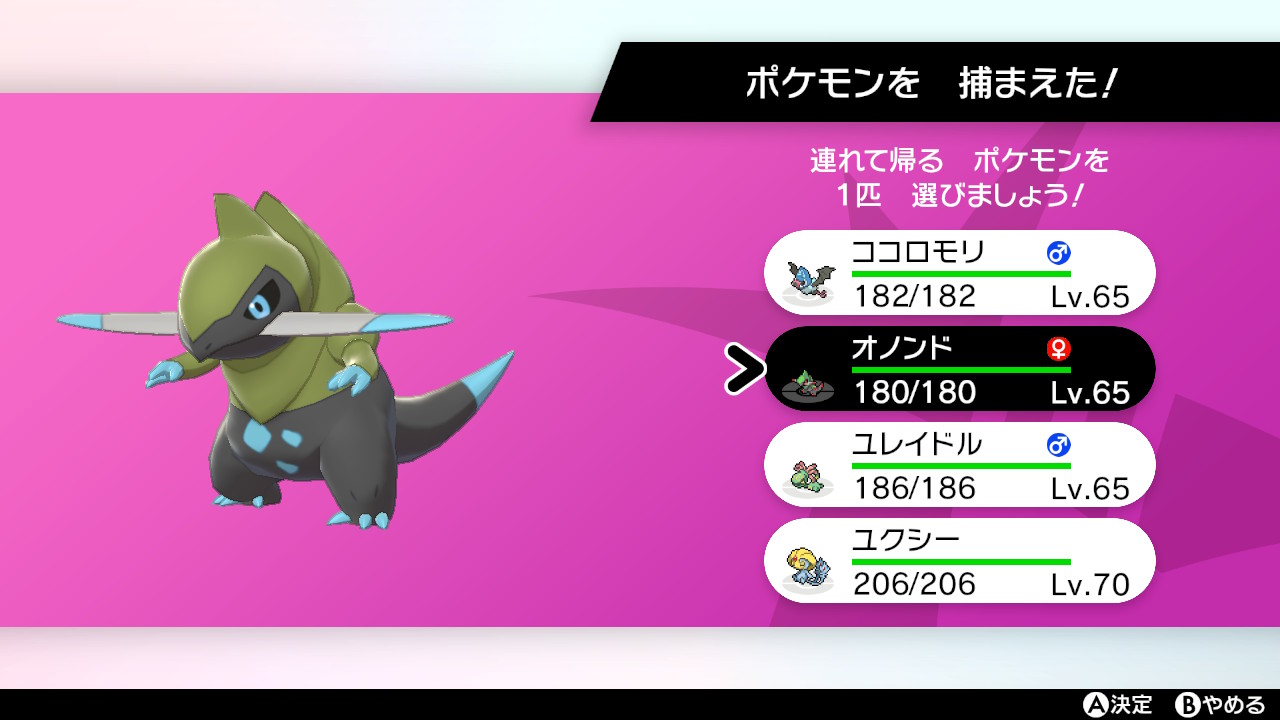
Task: Select the highlighted オノンド party entry
Action: click(x=960, y=368)
